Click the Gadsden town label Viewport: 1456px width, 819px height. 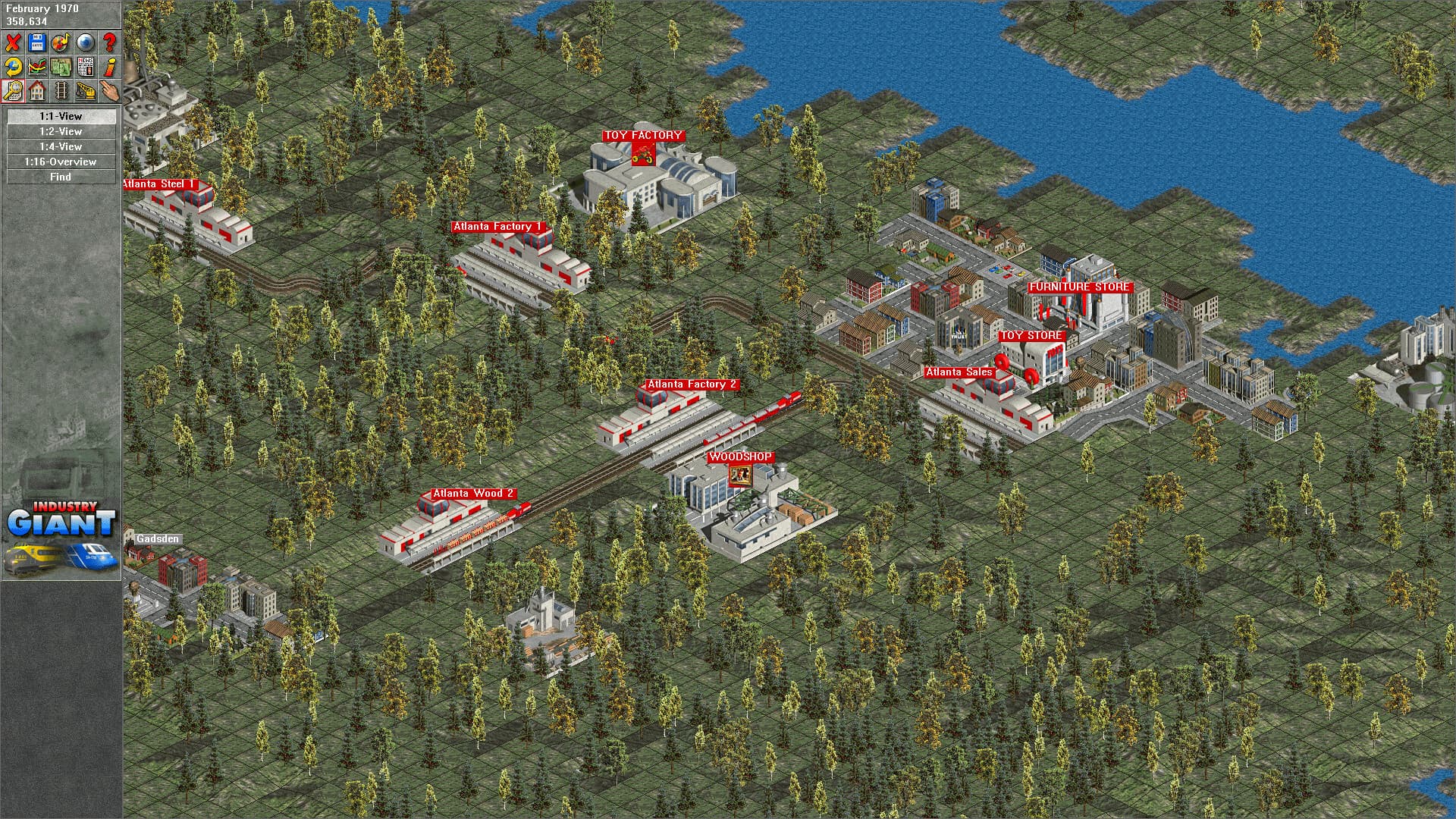(156, 539)
